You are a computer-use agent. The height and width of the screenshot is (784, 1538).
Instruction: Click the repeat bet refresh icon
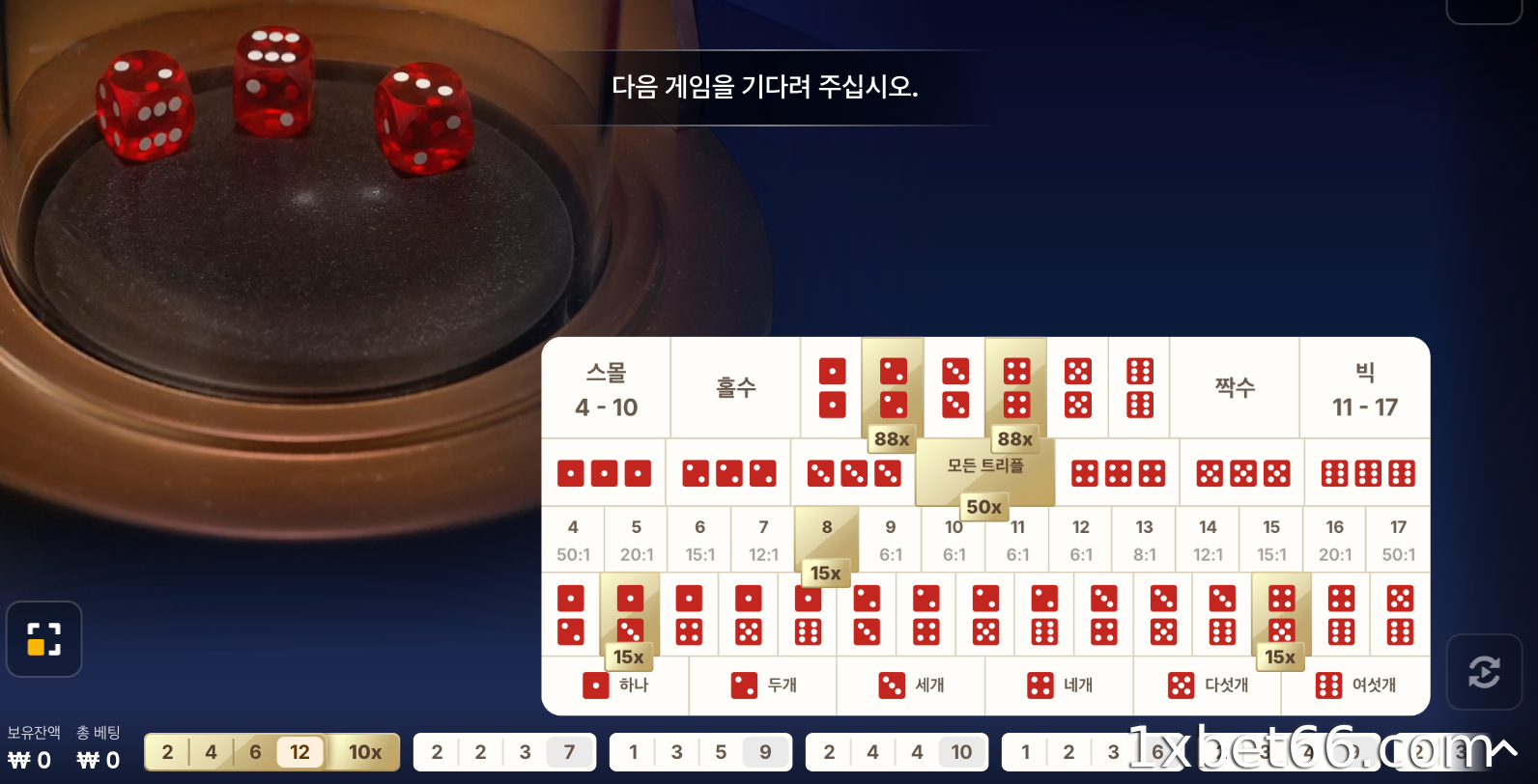1485,671
